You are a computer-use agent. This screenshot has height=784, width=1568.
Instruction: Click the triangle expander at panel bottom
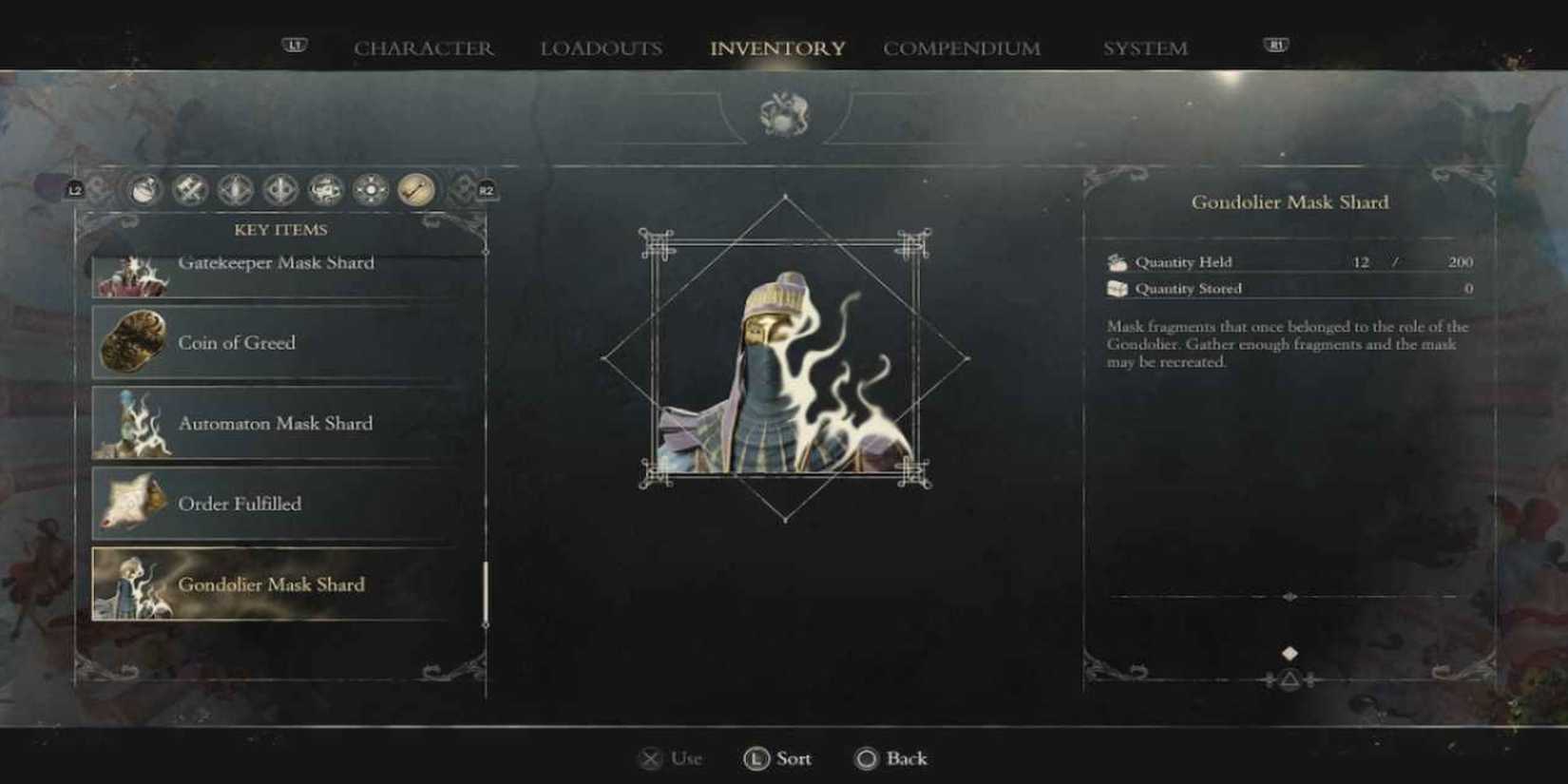coord(1290,679)
